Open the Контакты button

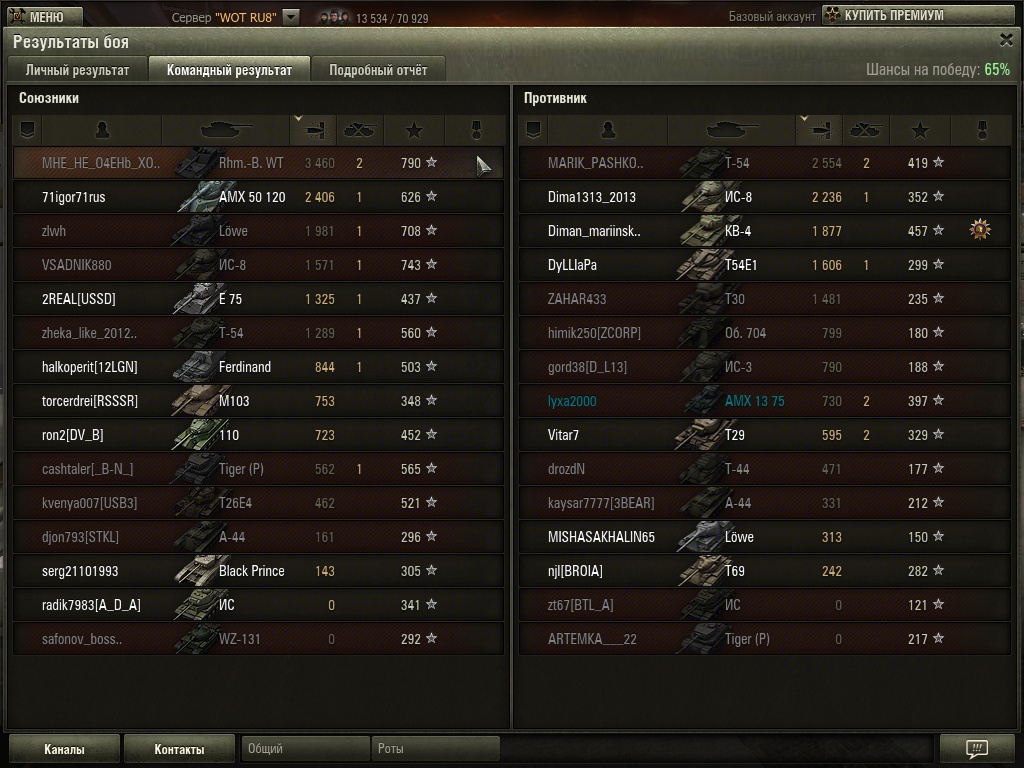(179, 749)
